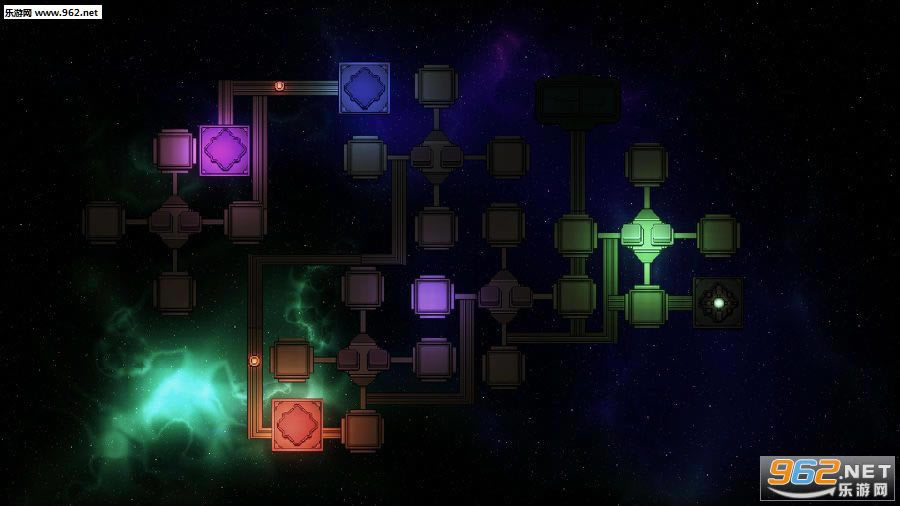900x506 pixels.
Task: Activate the glowing green cross hub
Action: (646, 236)
